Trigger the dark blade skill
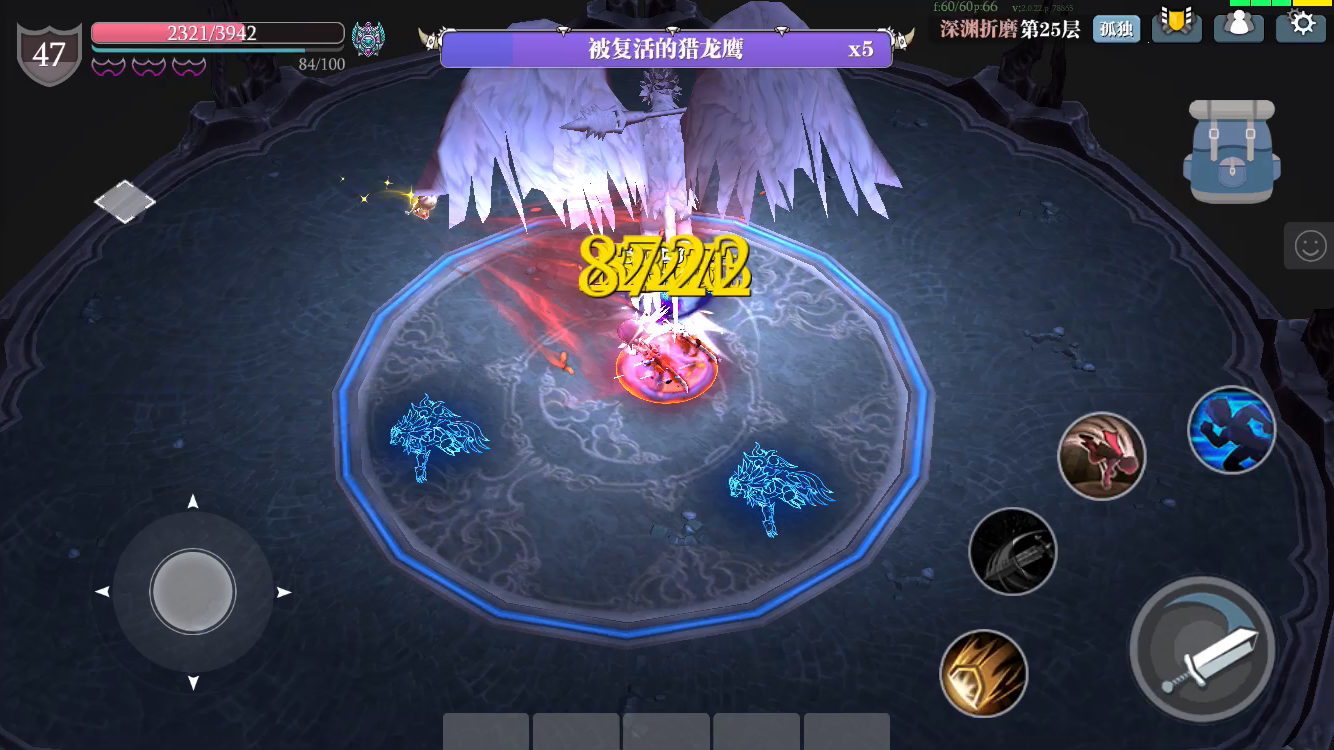Image resolution: width=1334 pixels, height=750 pixels. pos(1013,551)
